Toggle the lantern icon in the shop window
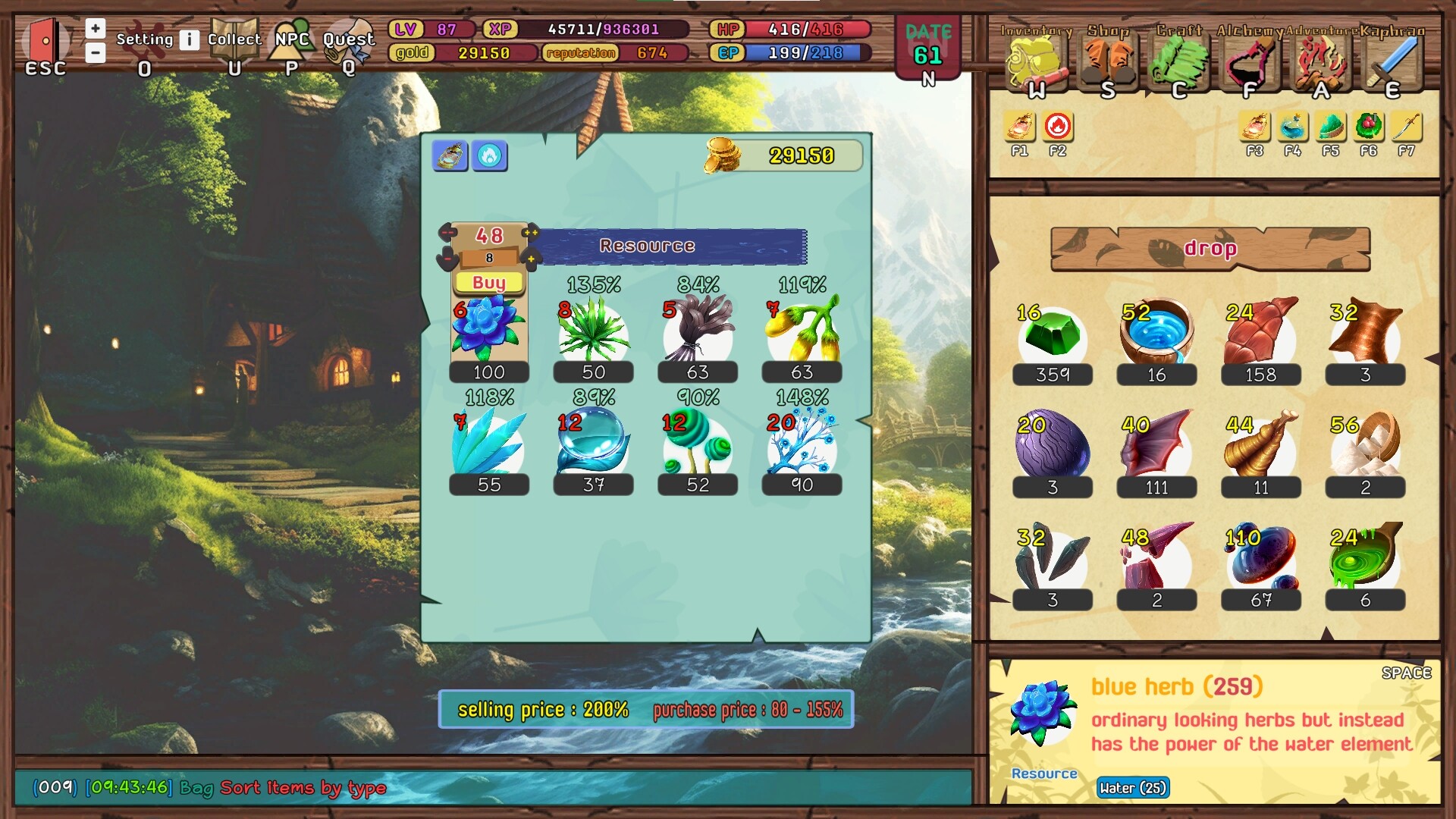The width and height of the screenshot is (1456, 819). (450, 157)
